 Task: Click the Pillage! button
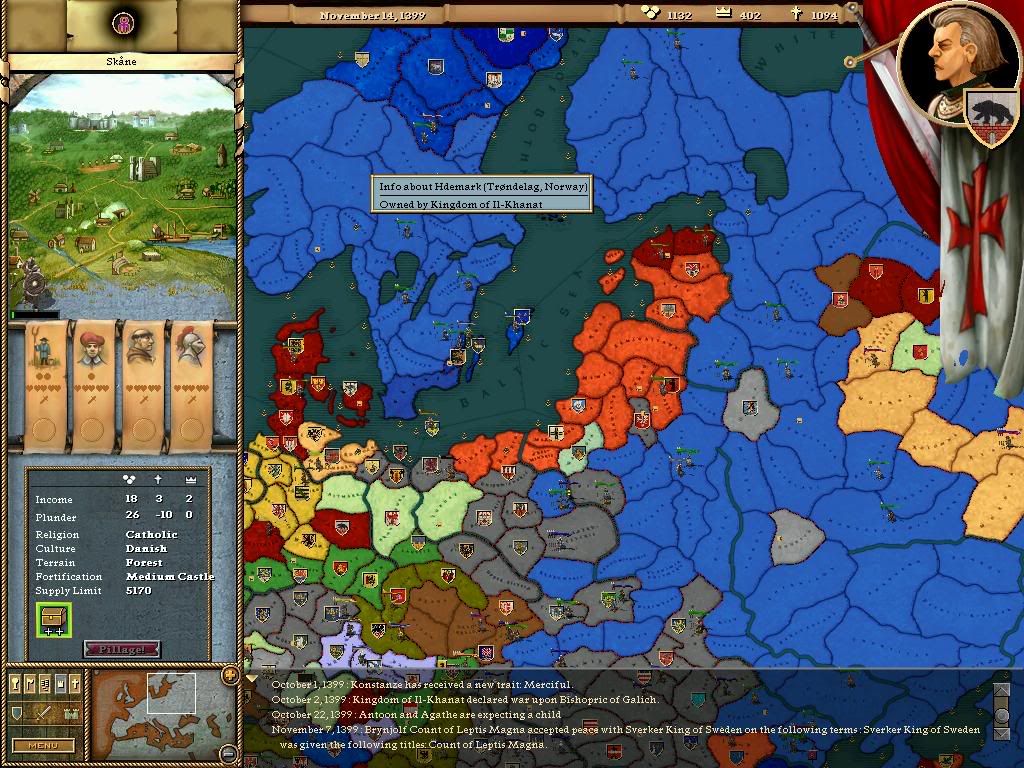[x=121, y=649]
